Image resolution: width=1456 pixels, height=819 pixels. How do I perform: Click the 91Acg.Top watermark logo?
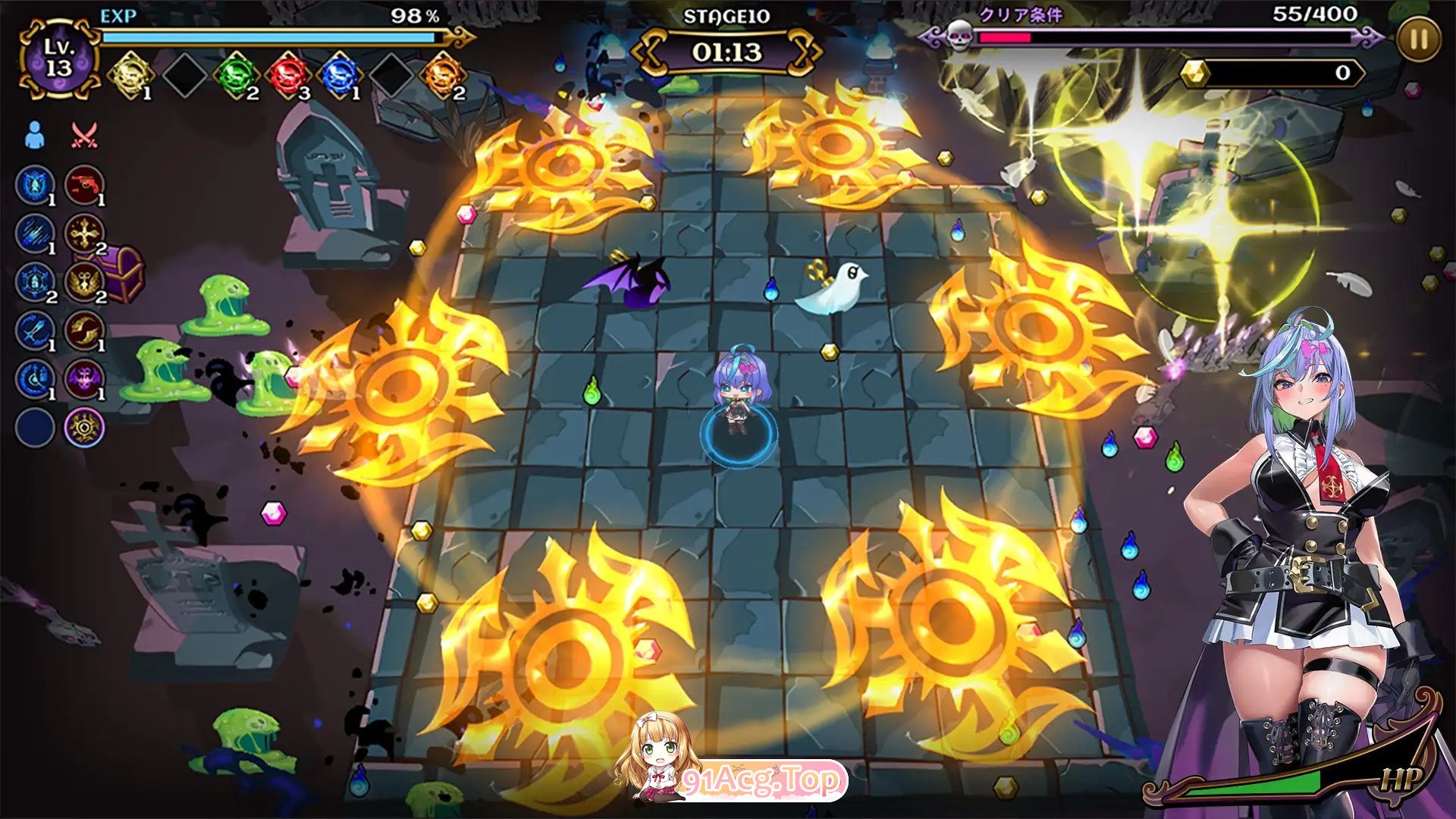tap(758, 780)
